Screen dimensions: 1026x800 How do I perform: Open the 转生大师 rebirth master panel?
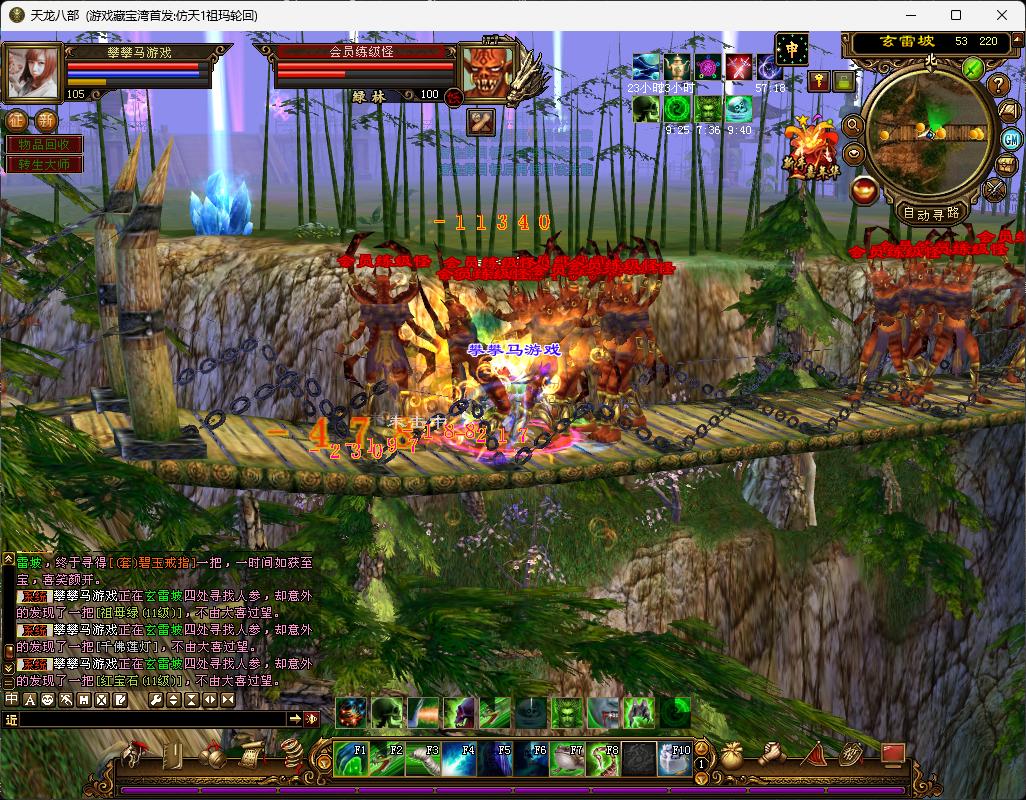[43, 164]
